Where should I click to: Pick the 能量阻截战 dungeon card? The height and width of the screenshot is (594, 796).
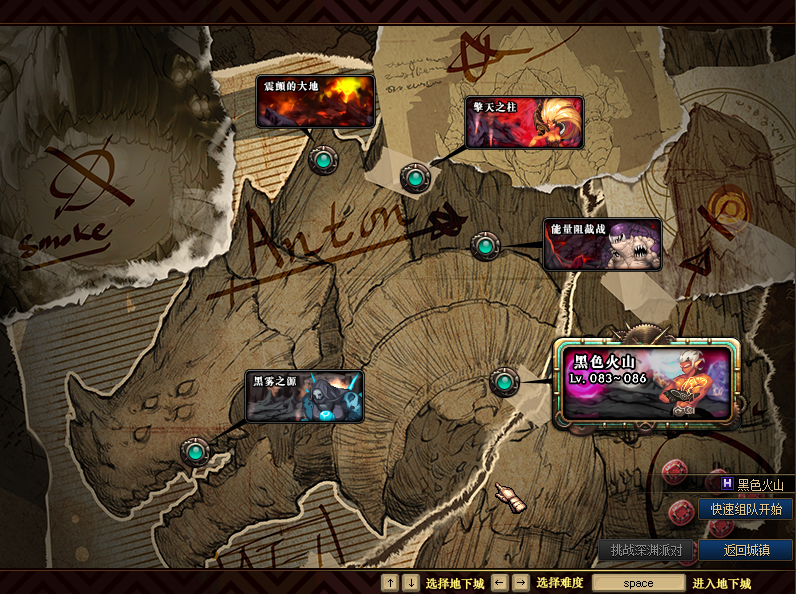tap(602, 244)
